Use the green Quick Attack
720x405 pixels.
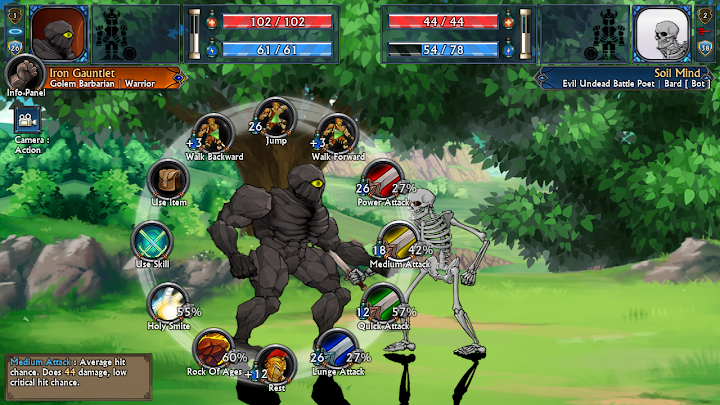381,303
